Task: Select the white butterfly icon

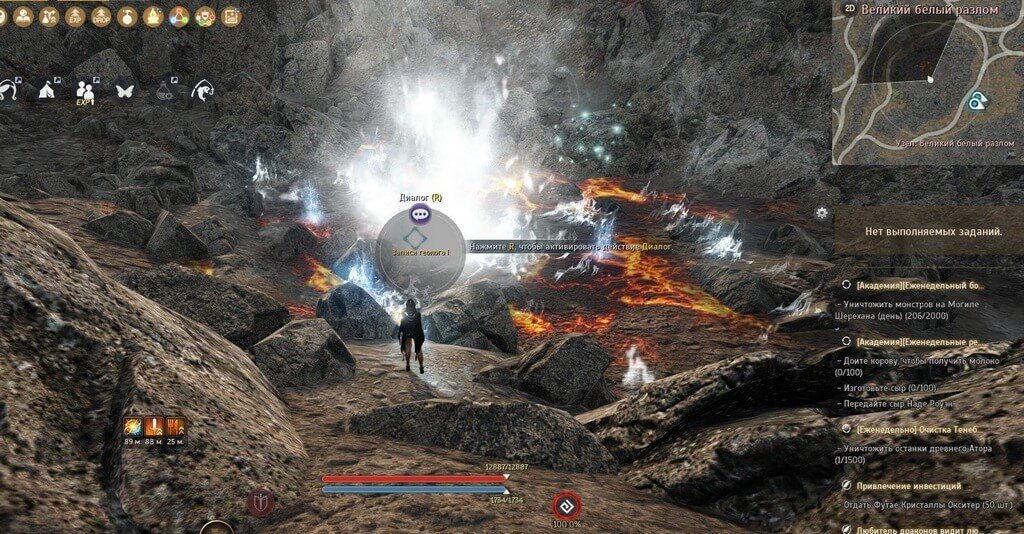Action: (x=124, y=90)
